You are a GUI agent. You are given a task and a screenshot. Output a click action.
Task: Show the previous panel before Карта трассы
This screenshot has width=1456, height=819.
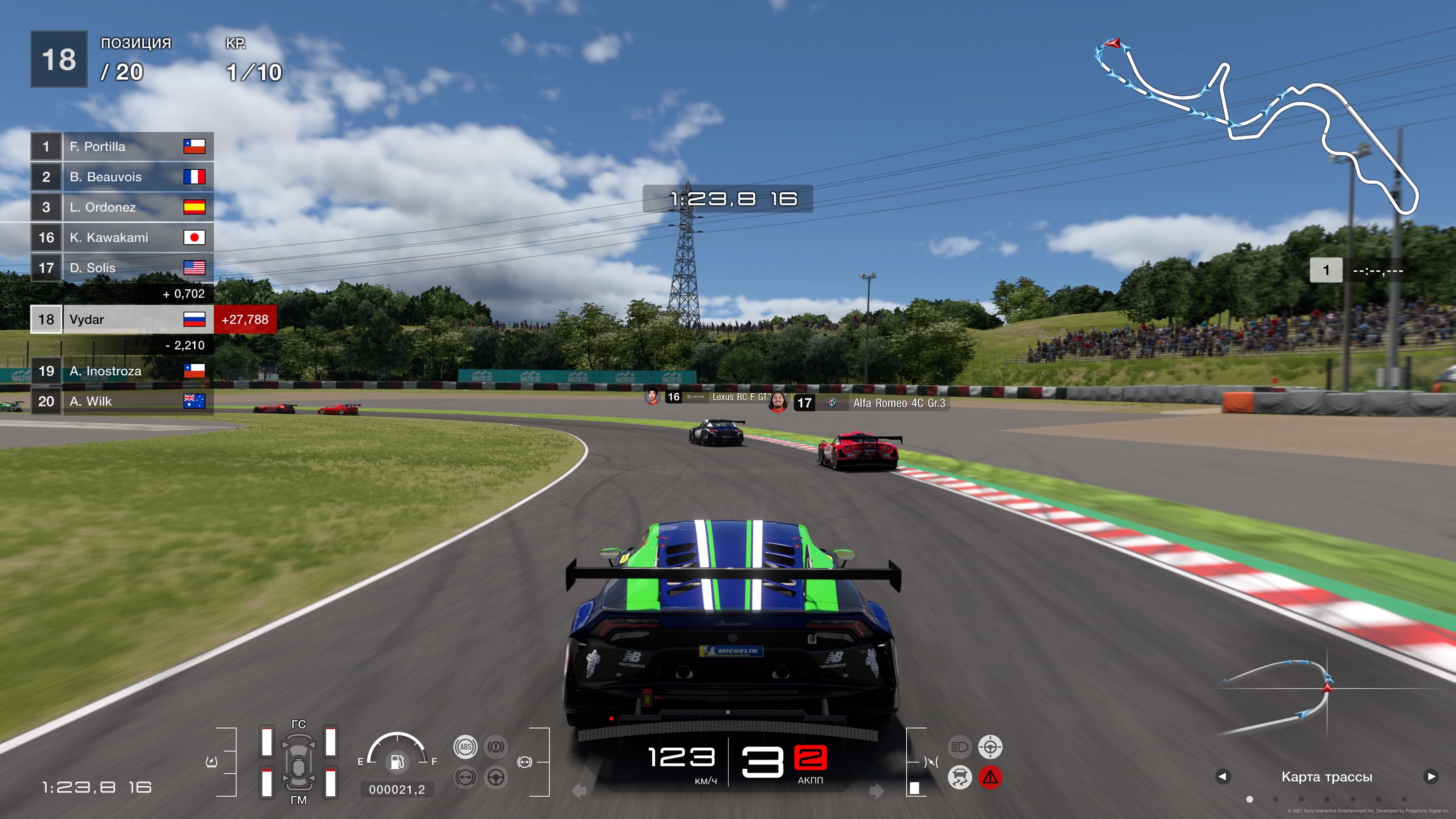1222,777
